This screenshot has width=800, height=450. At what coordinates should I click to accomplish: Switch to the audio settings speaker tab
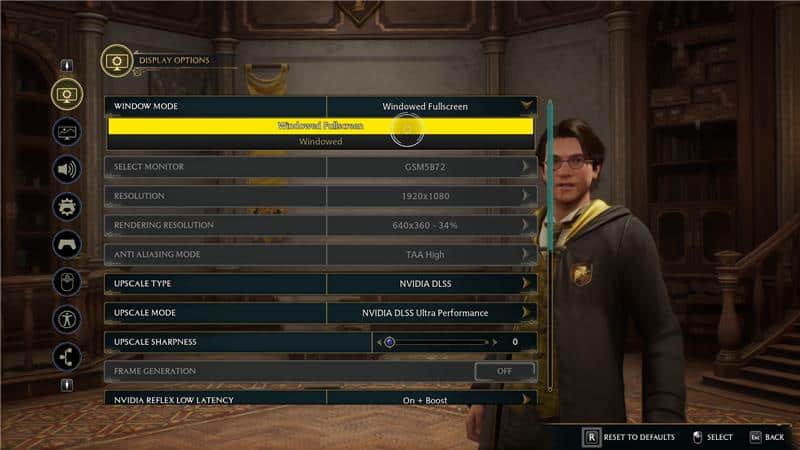(67, 169)
